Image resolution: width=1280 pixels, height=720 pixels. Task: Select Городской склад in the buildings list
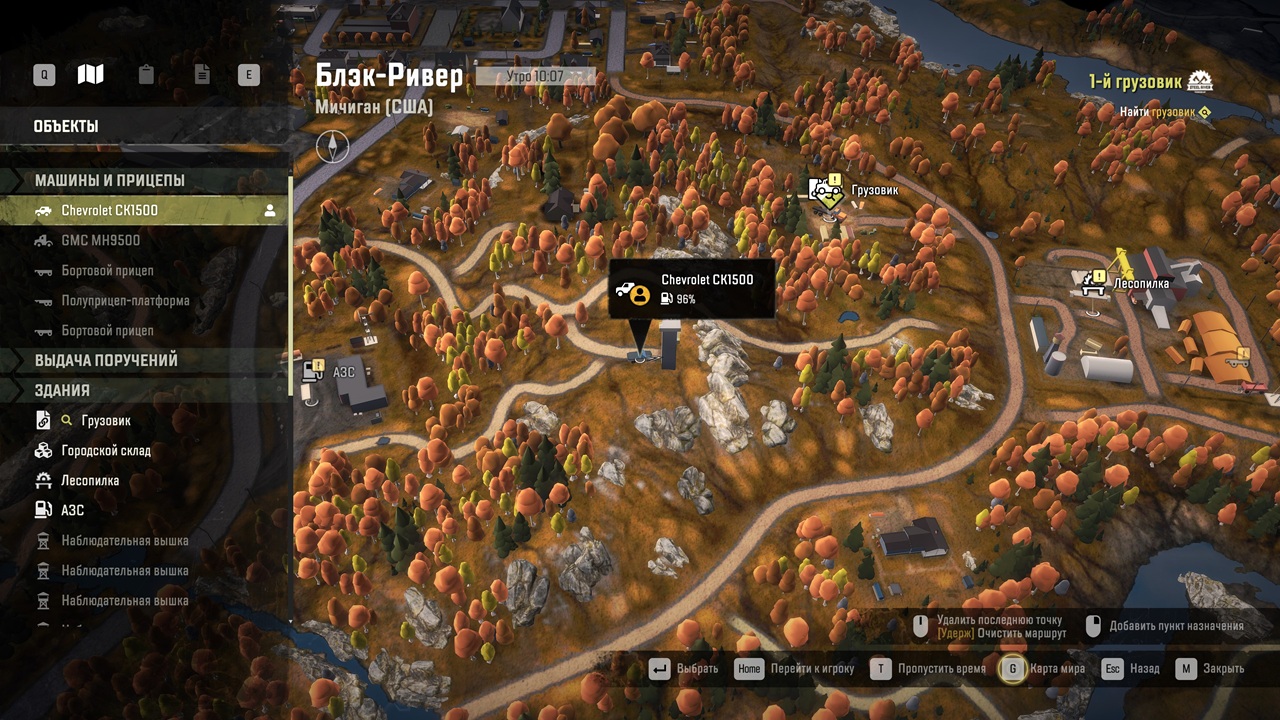click(106, 451)
